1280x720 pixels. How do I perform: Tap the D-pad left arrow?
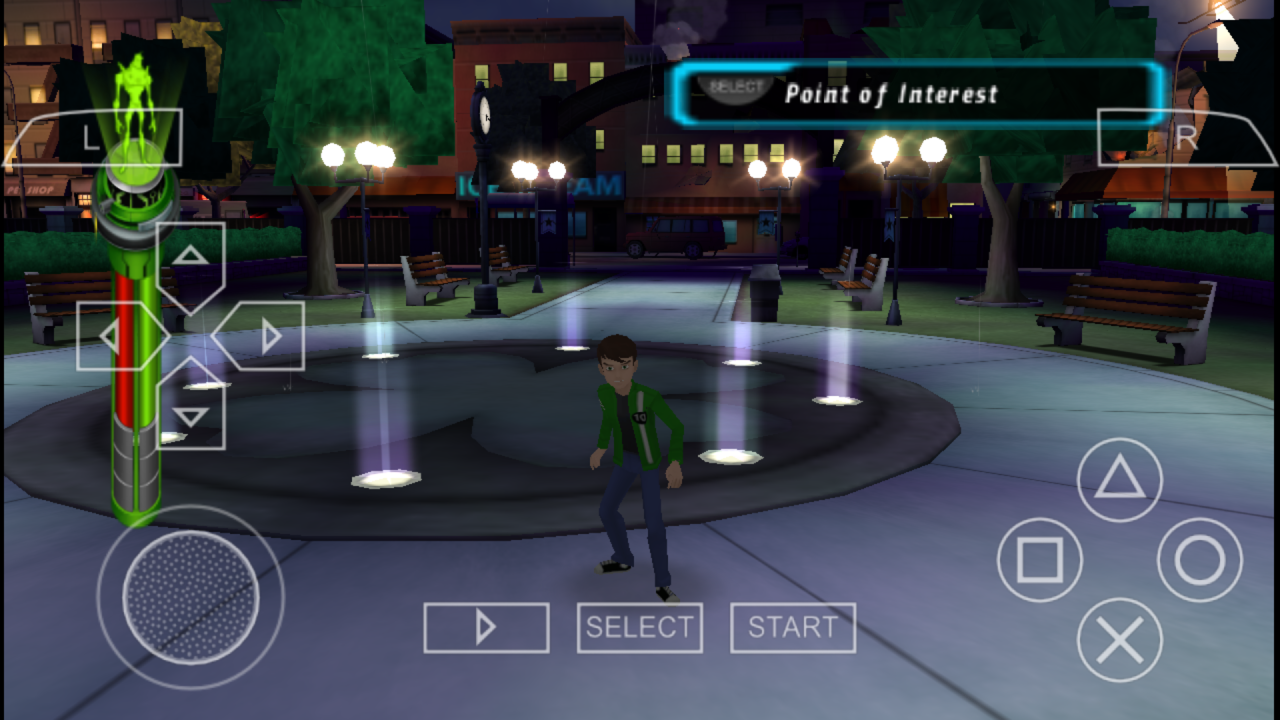[x=112, y=336]
